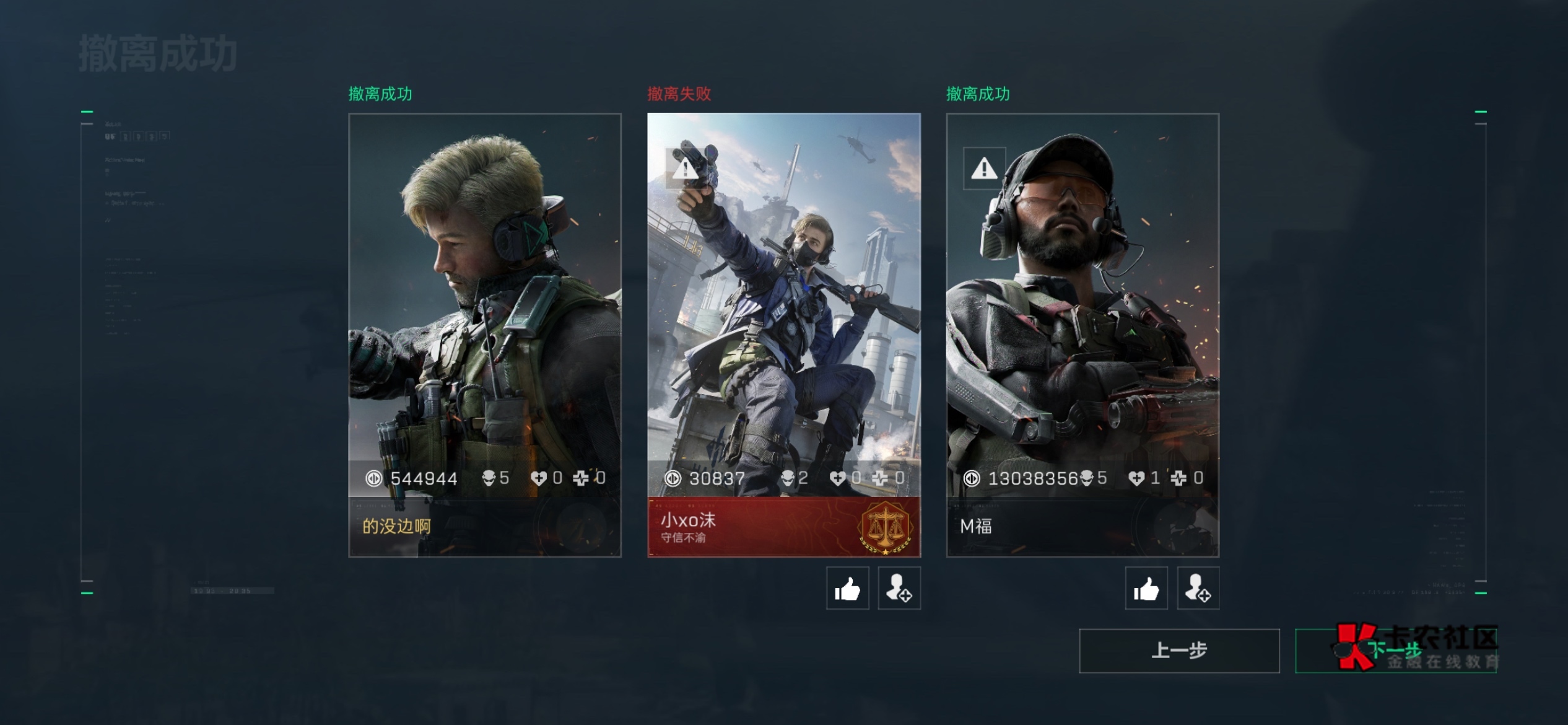1568x725 pixels.
Task: Report player 小xo沫 via warning icon
Action: (686, 168)
